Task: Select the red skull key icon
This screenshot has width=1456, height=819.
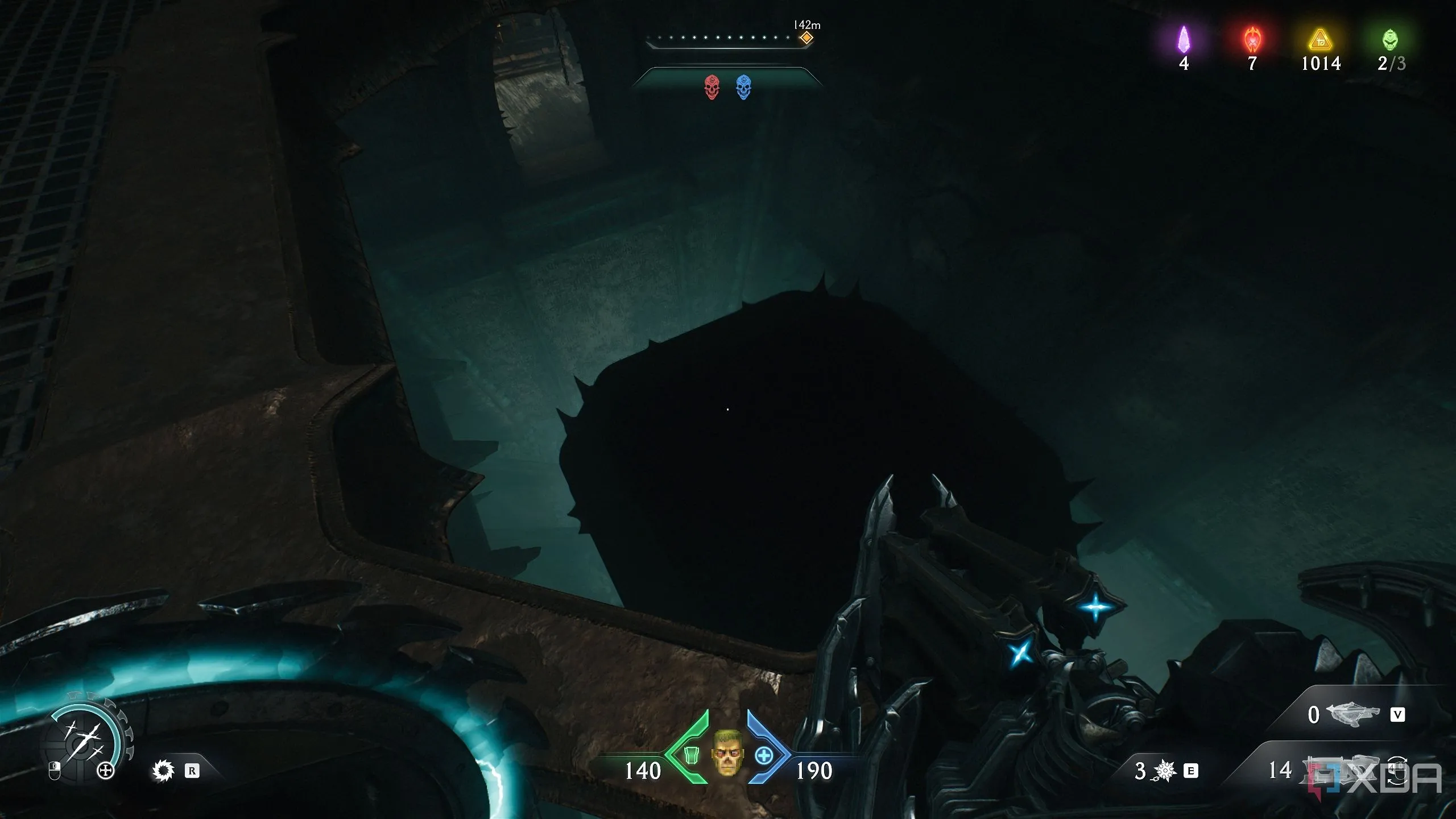Action: 712,88
